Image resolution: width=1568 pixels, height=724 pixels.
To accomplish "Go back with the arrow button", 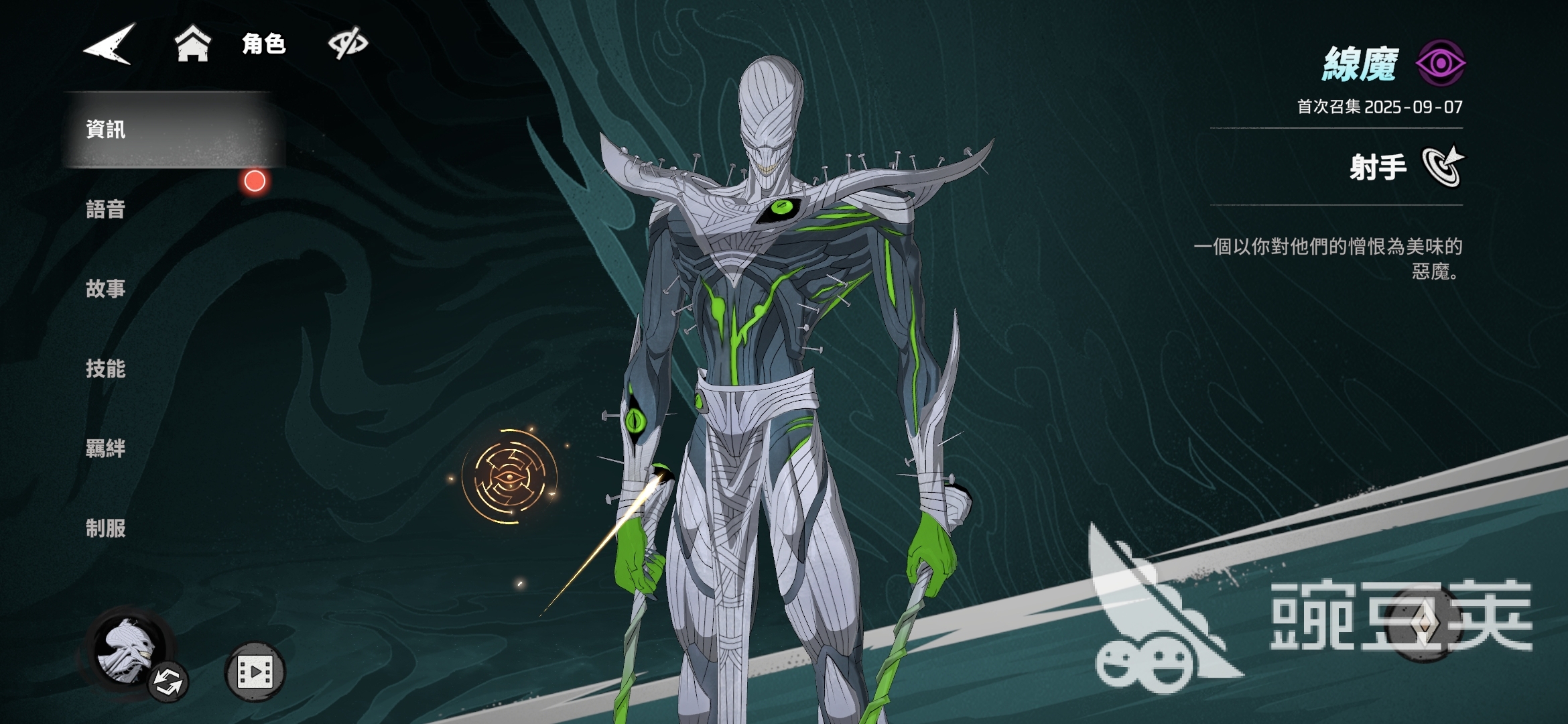I will click(109, 44).
